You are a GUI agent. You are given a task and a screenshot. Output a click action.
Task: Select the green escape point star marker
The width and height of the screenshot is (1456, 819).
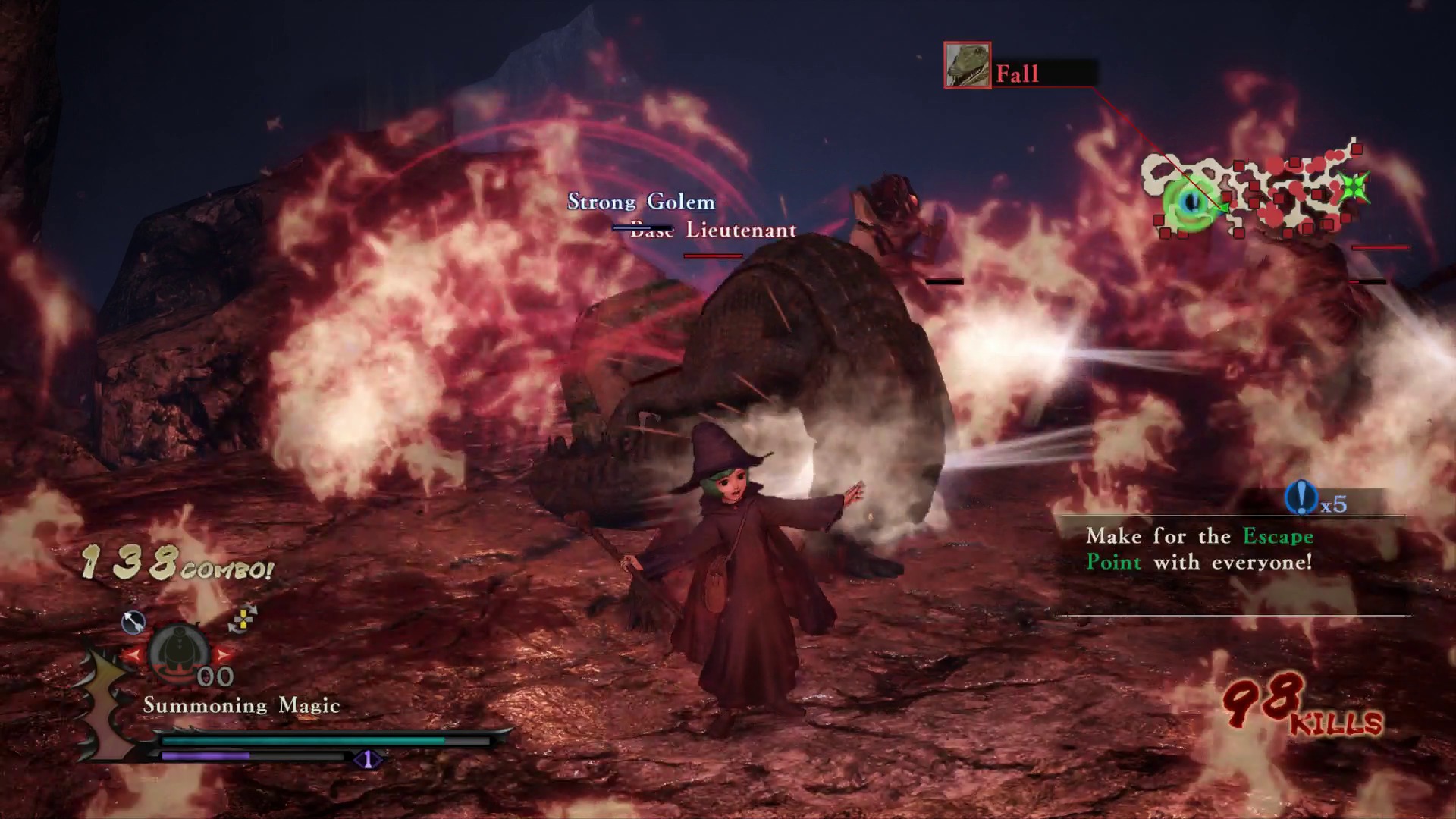pyautogui.click(x=1354, y=187)
